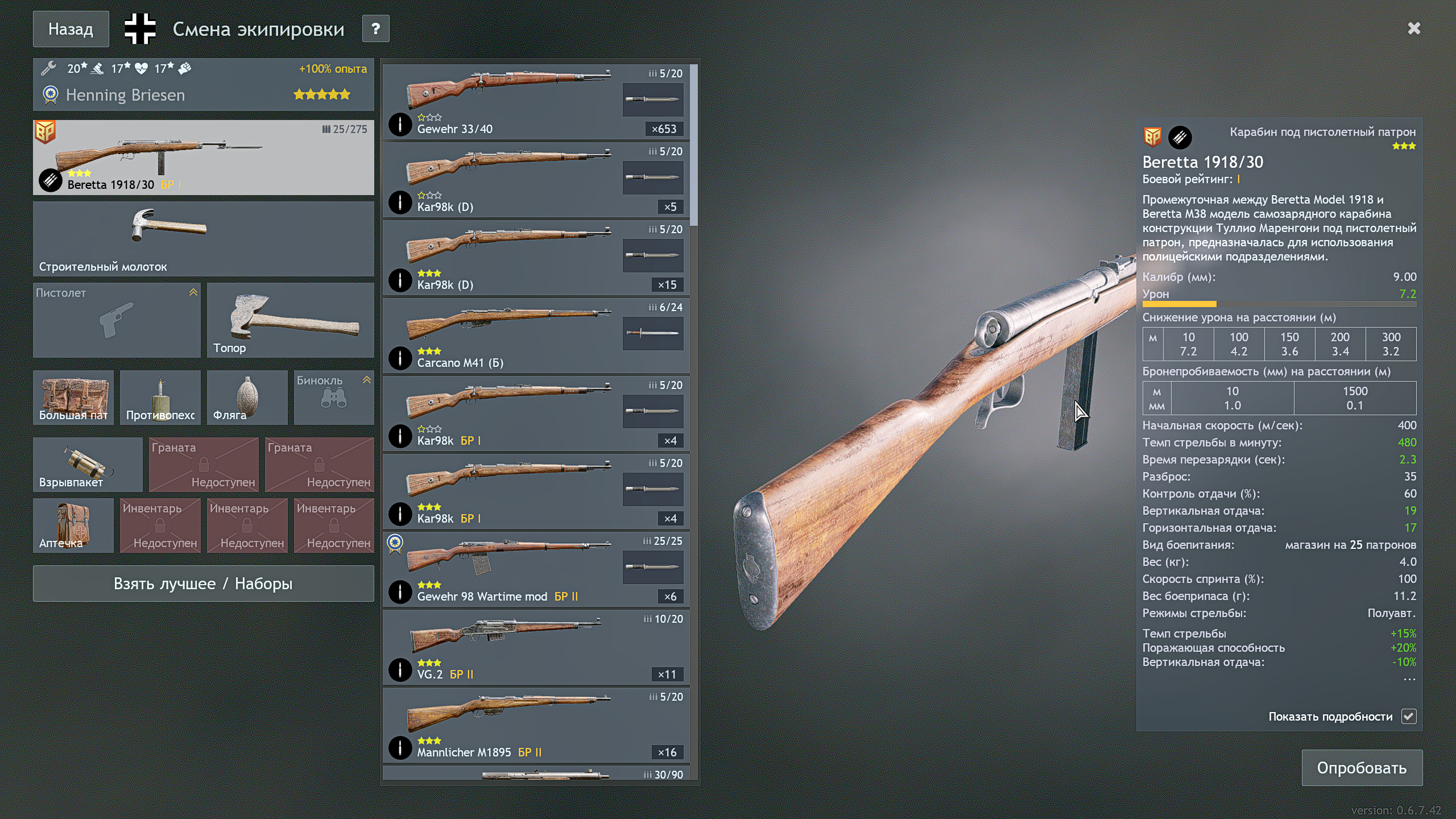Toggle the Показать подробности checkbox
1456x819 pixels.
1409,717
